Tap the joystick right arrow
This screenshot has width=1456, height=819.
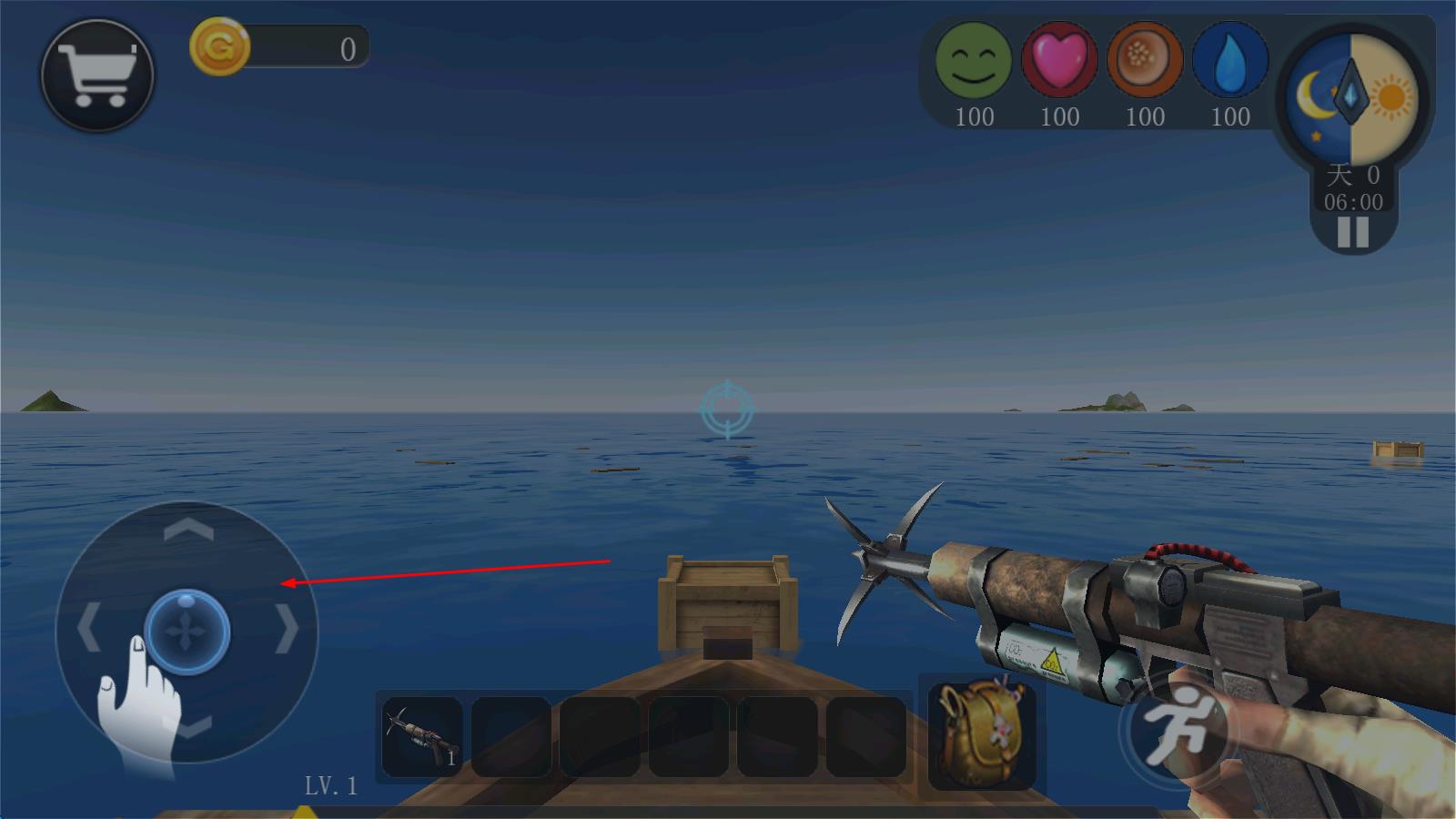[x=288, y=629]
